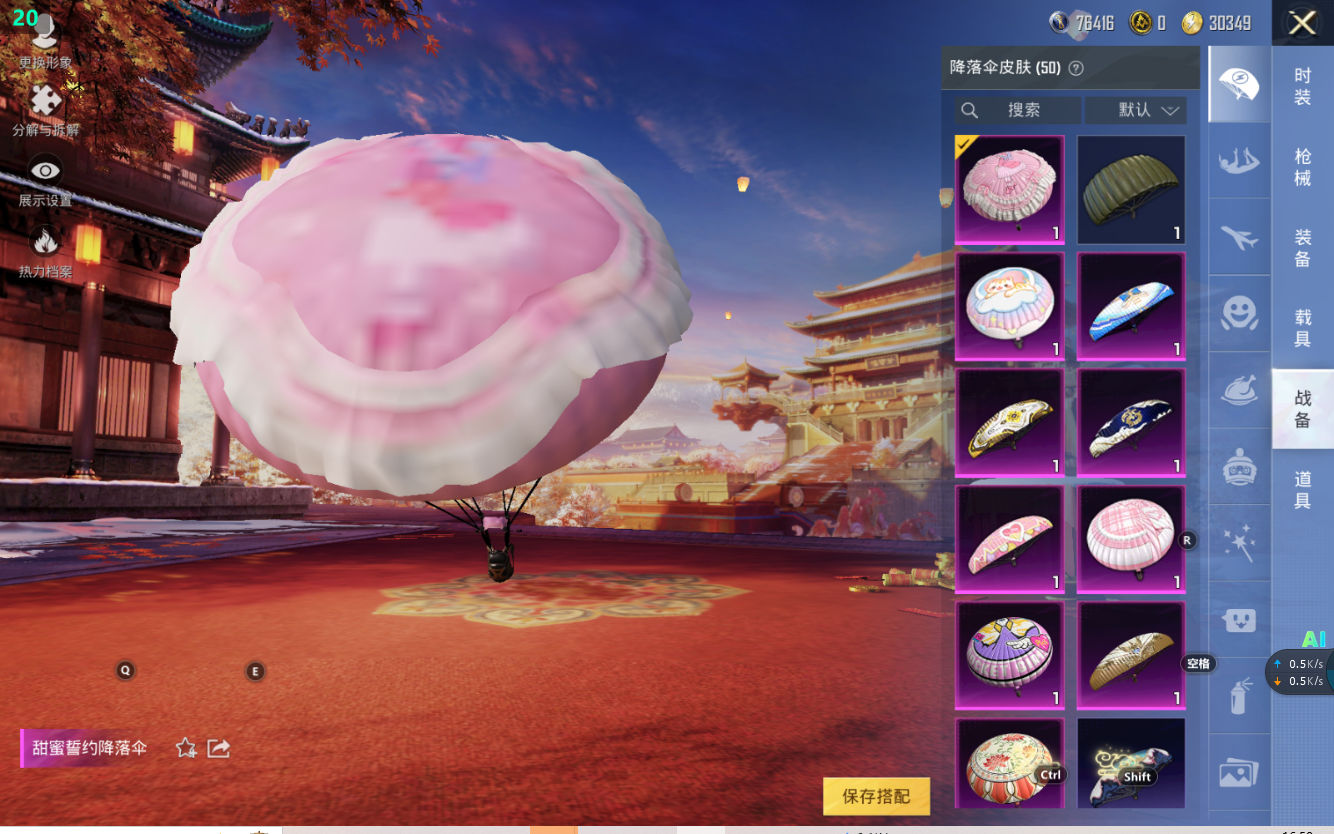Close the wardrobe with the X button

click(x=1302, y=23)
